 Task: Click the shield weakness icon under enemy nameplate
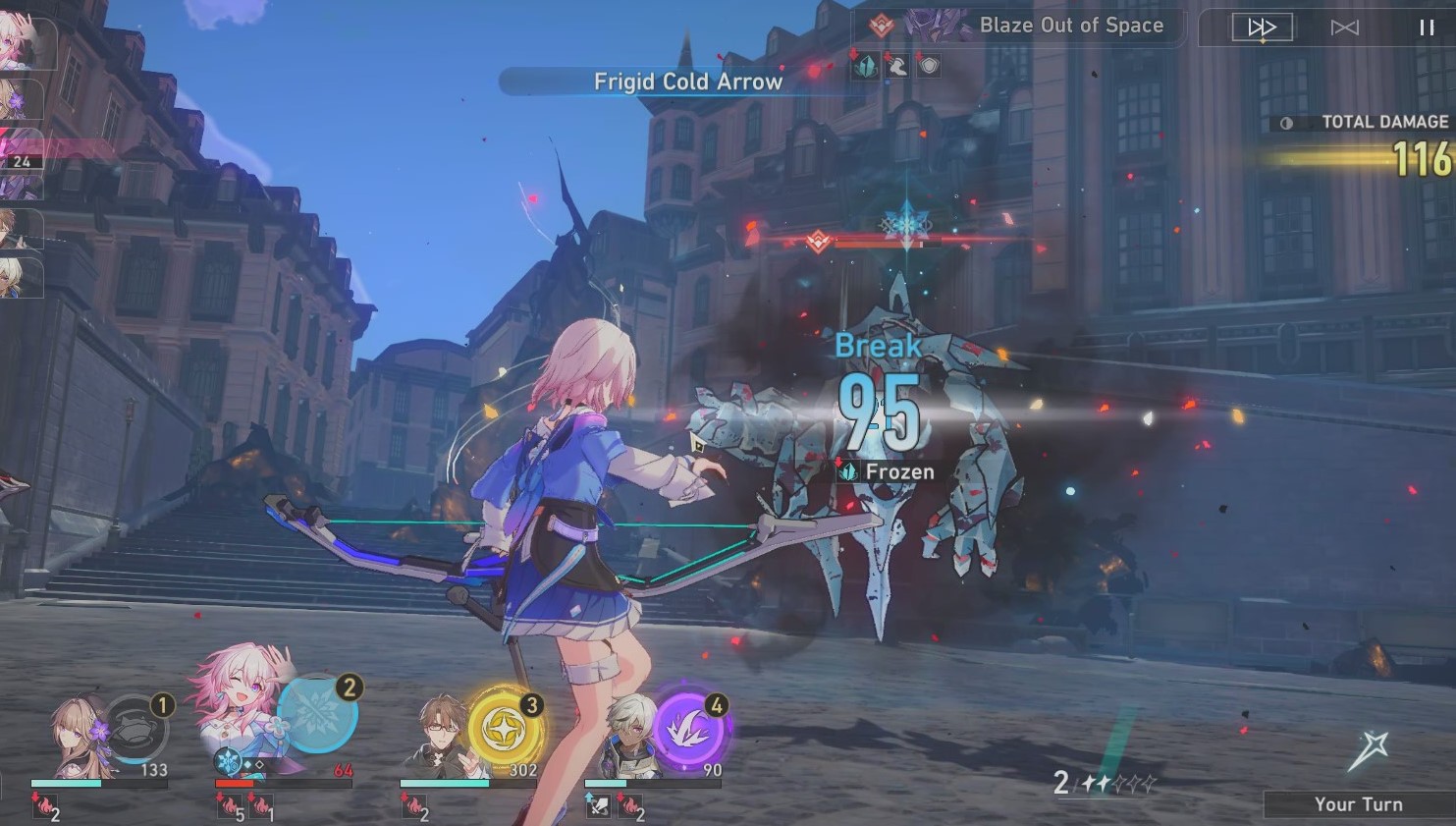coord(928,65)
